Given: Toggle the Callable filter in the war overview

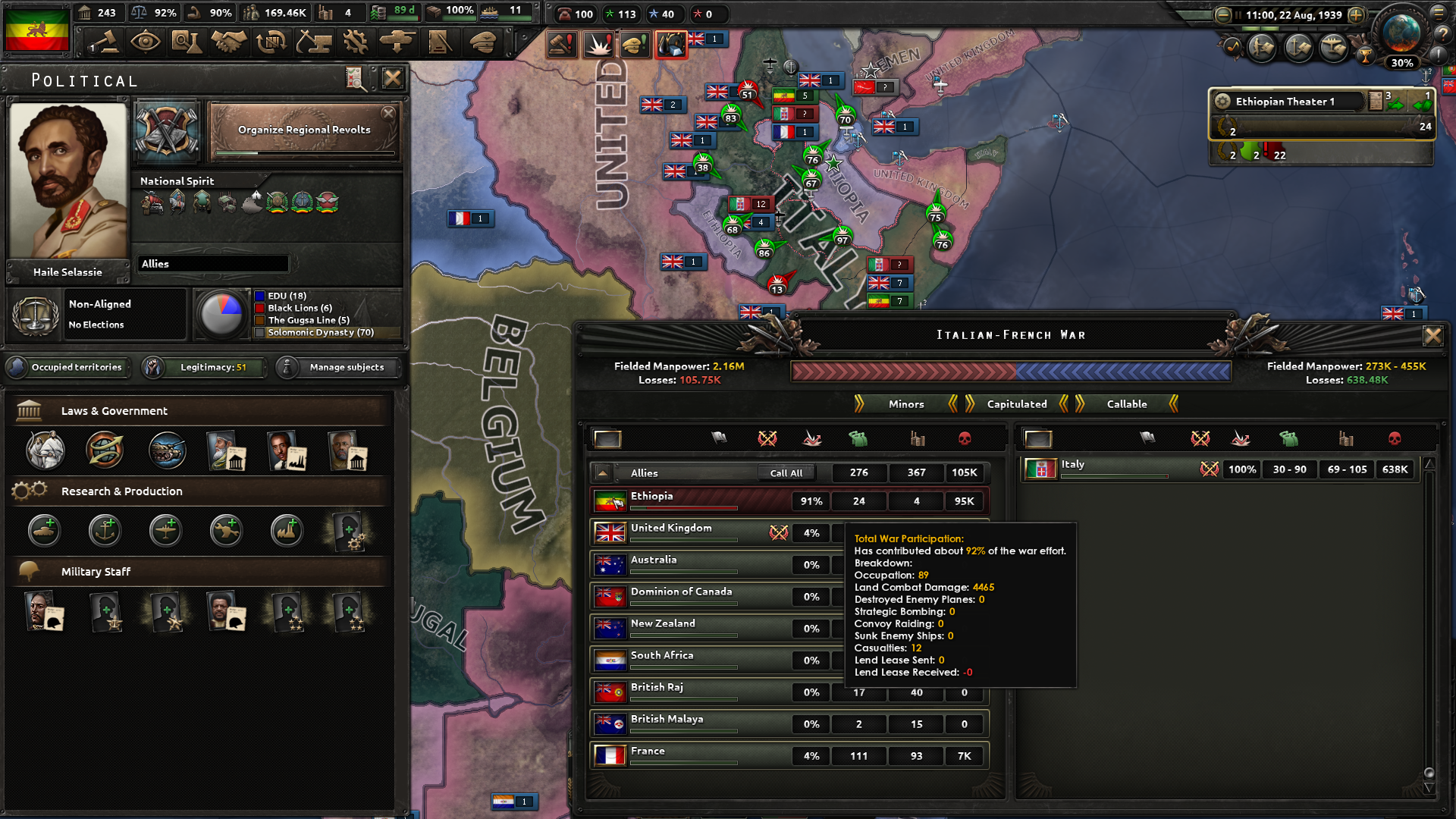Looking at the screenshot, I should 1127,403.
